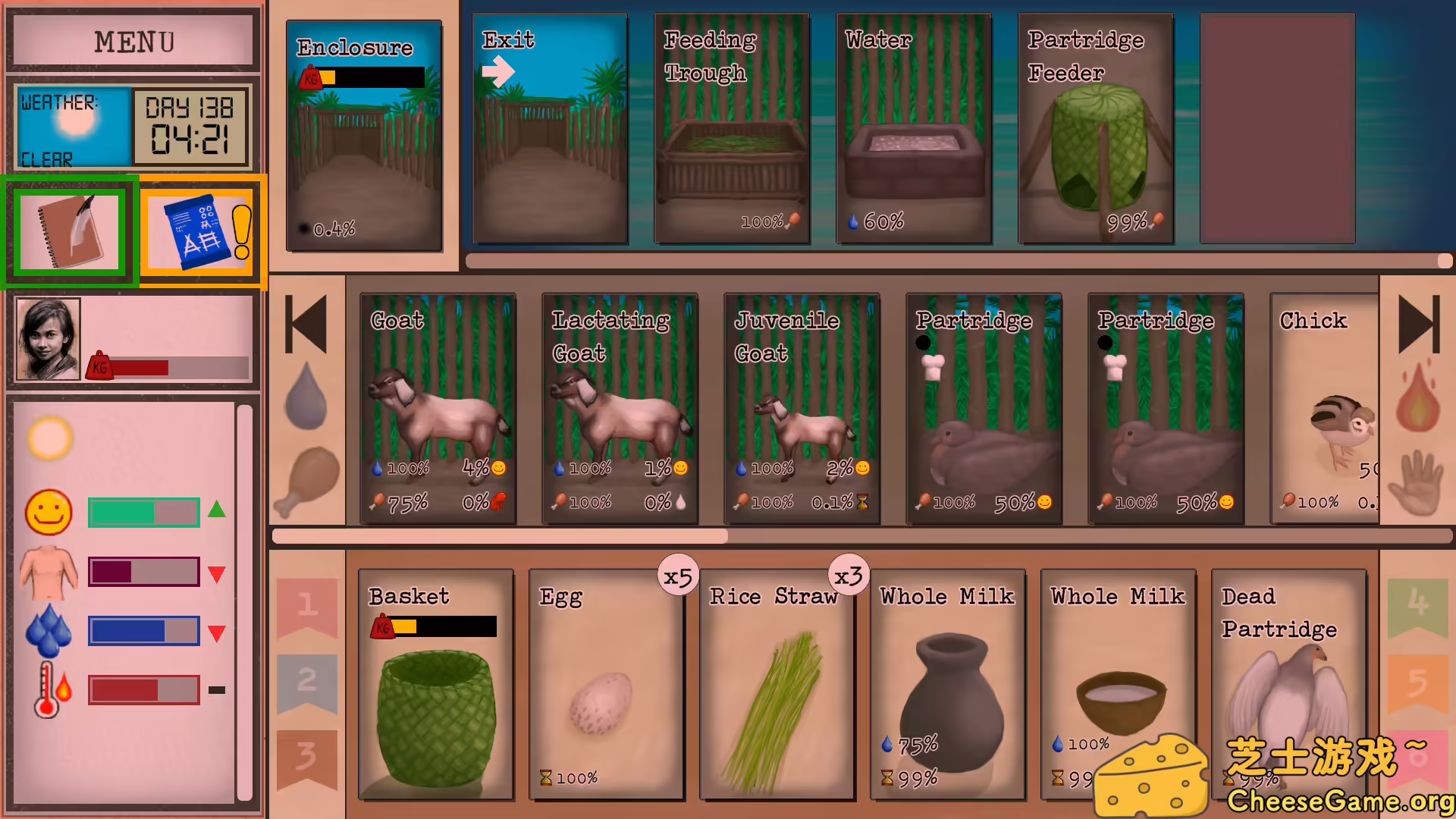The width and height of the screenshot is (1456, 819).
Task: Click the character portrait thumbnail
Action: coord(46,338)
